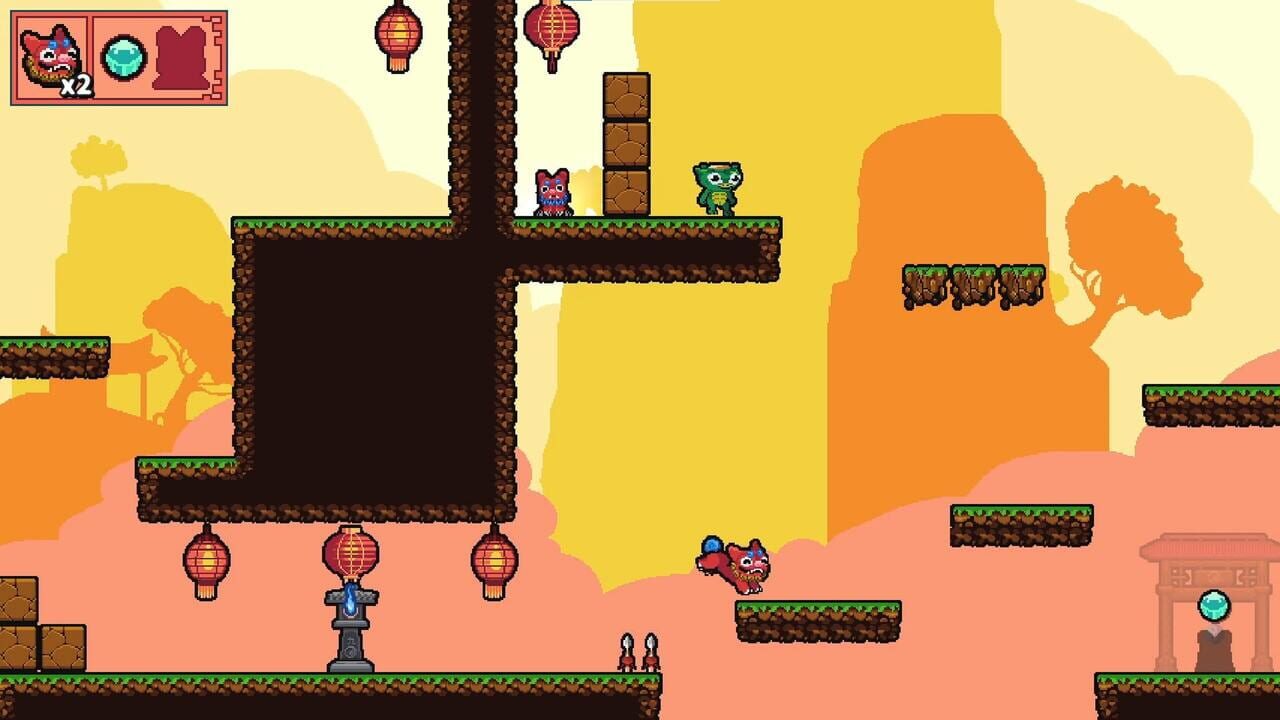Screen dimensions: 1280x720
Task: Click the topmost brown block of the tower
Action: (x=625, y=95)
